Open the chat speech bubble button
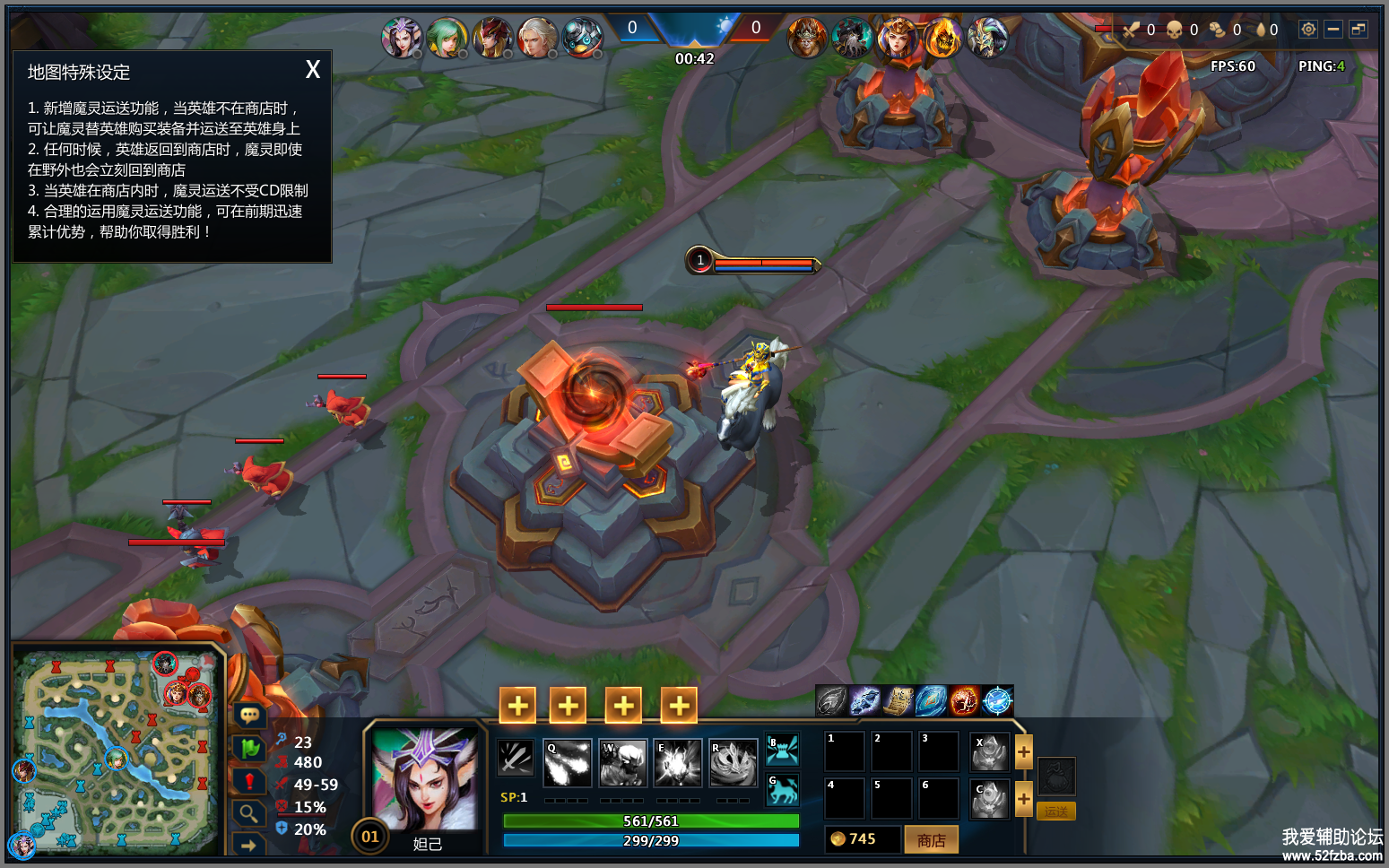The image size is (1389, 868). (249, 715)
